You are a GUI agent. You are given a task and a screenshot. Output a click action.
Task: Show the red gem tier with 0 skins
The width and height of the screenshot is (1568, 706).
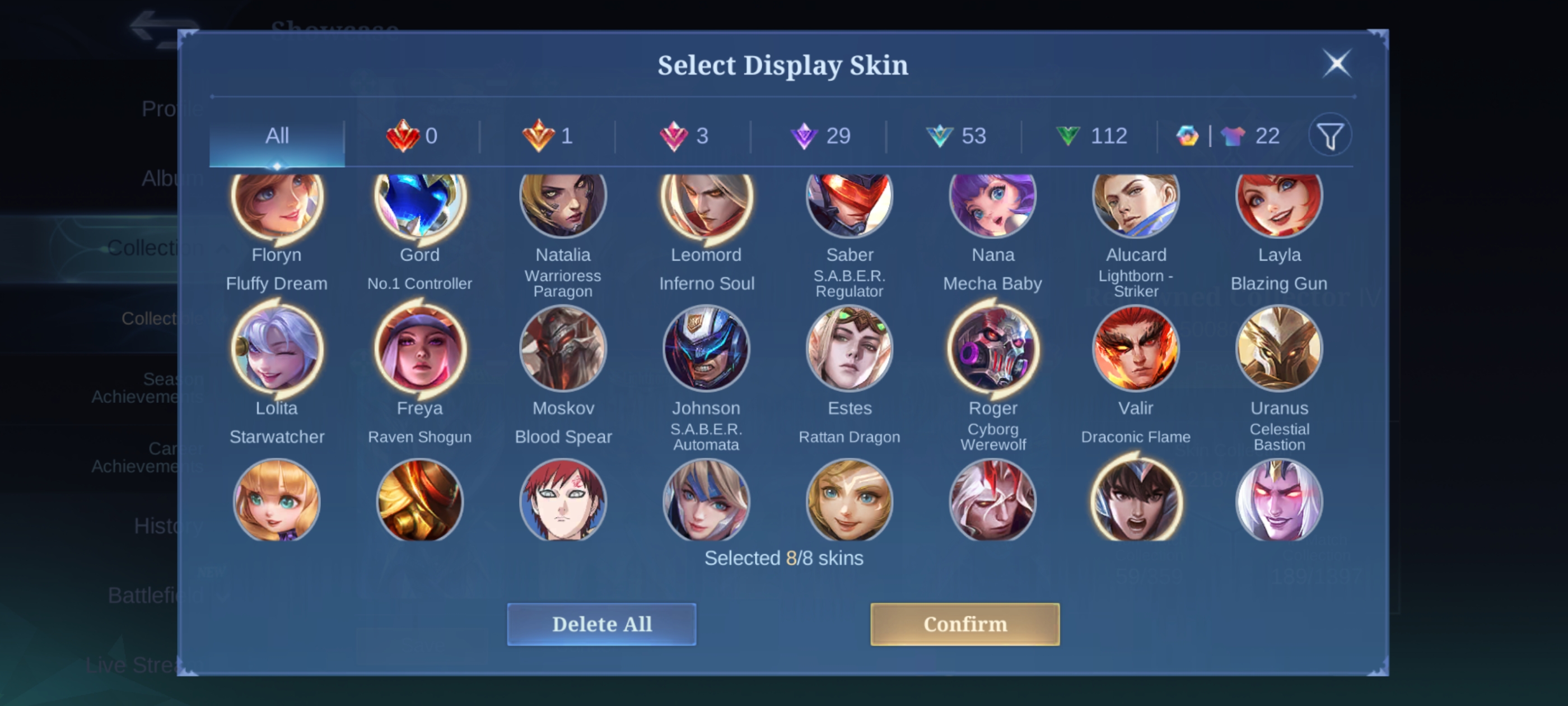(412, 136)
